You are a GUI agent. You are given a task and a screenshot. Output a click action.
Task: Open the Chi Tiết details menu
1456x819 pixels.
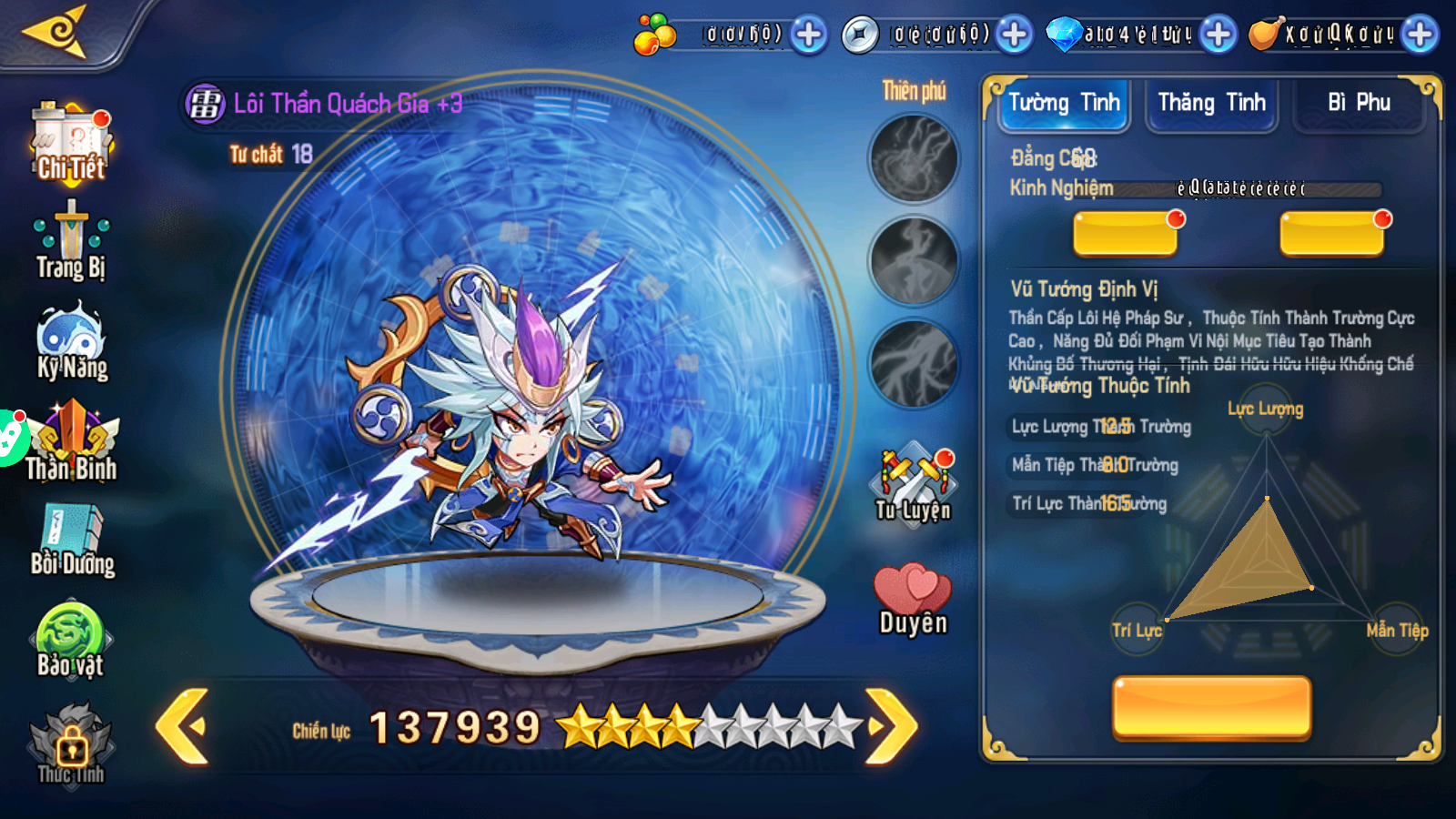coord(71,144)
